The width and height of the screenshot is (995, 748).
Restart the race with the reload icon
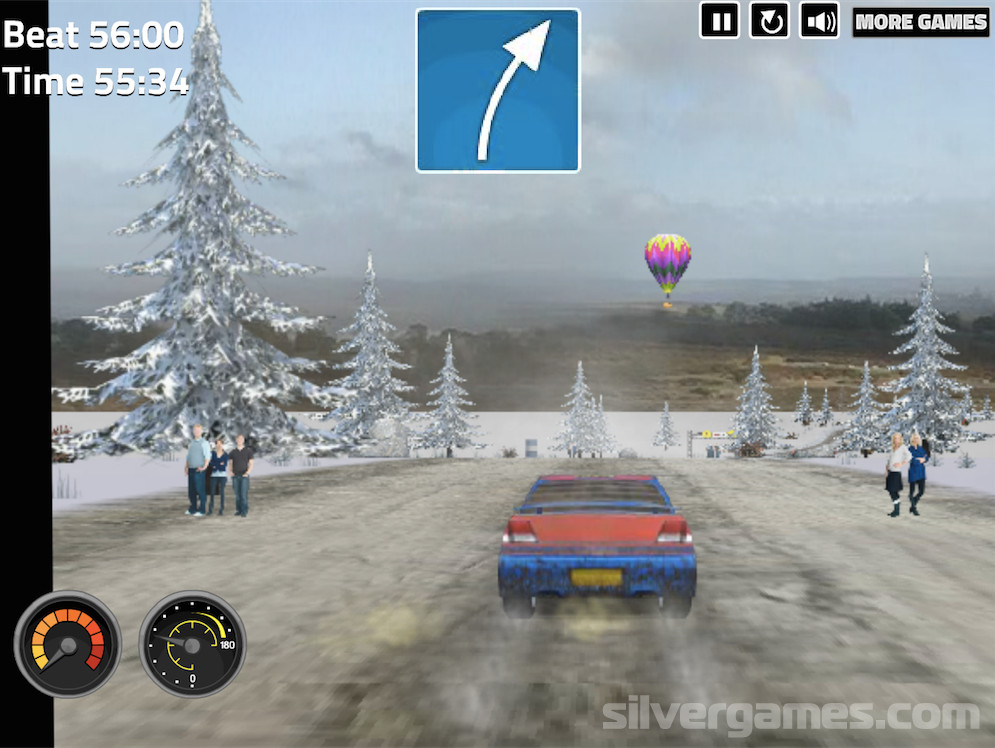coord(769,21)
